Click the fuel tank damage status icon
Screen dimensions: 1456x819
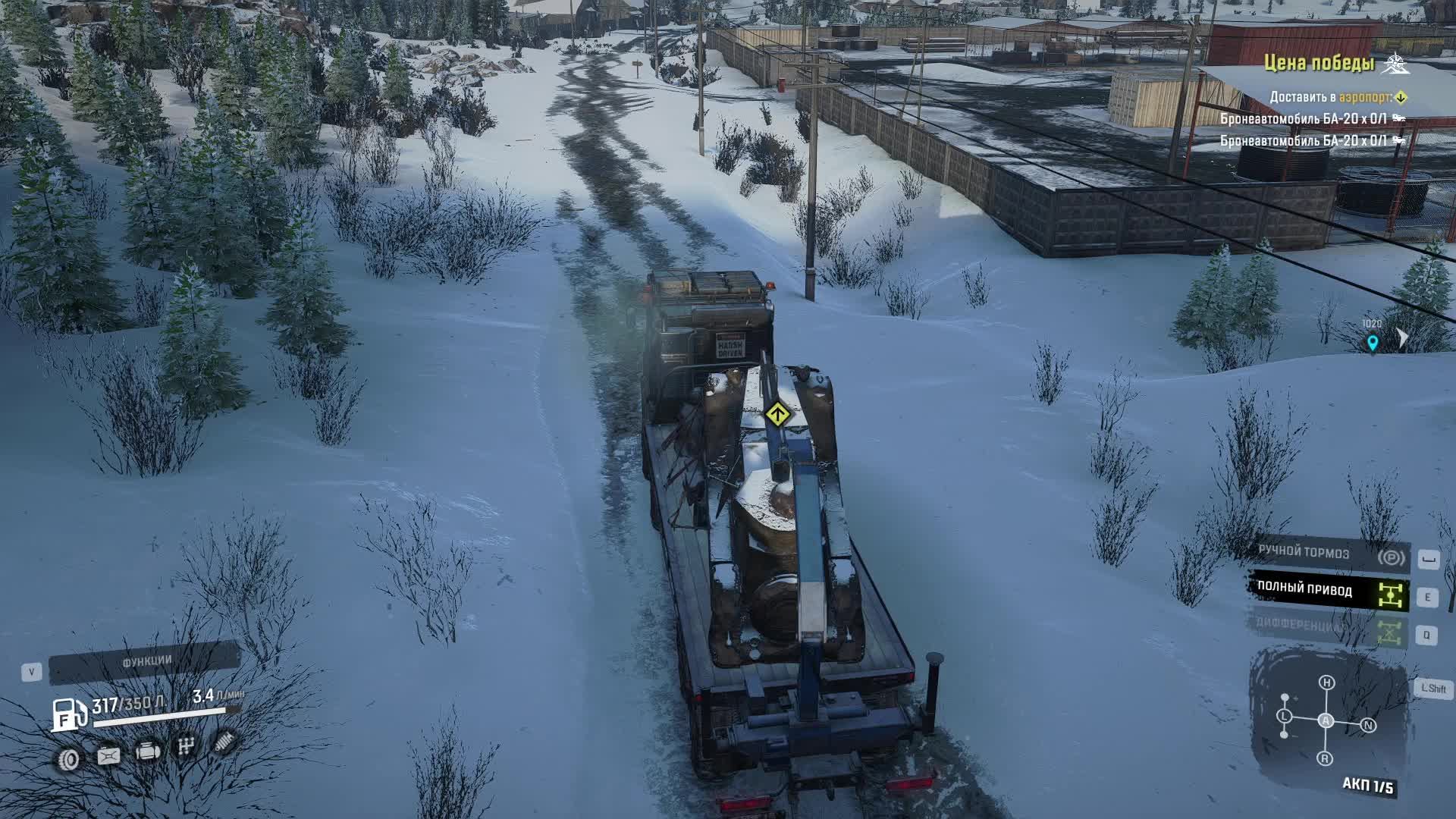108,756
